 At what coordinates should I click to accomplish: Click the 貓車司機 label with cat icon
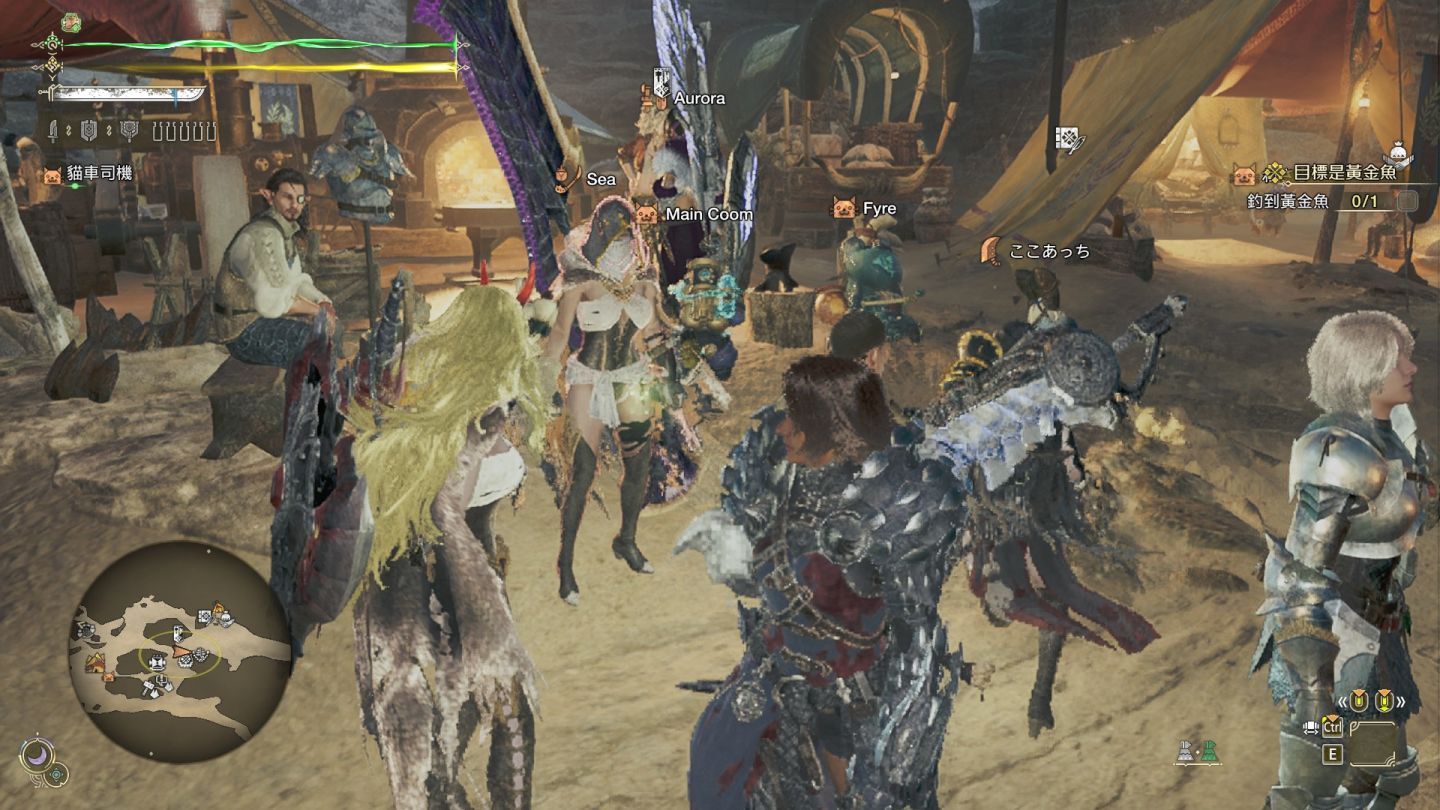coord(98,174)
